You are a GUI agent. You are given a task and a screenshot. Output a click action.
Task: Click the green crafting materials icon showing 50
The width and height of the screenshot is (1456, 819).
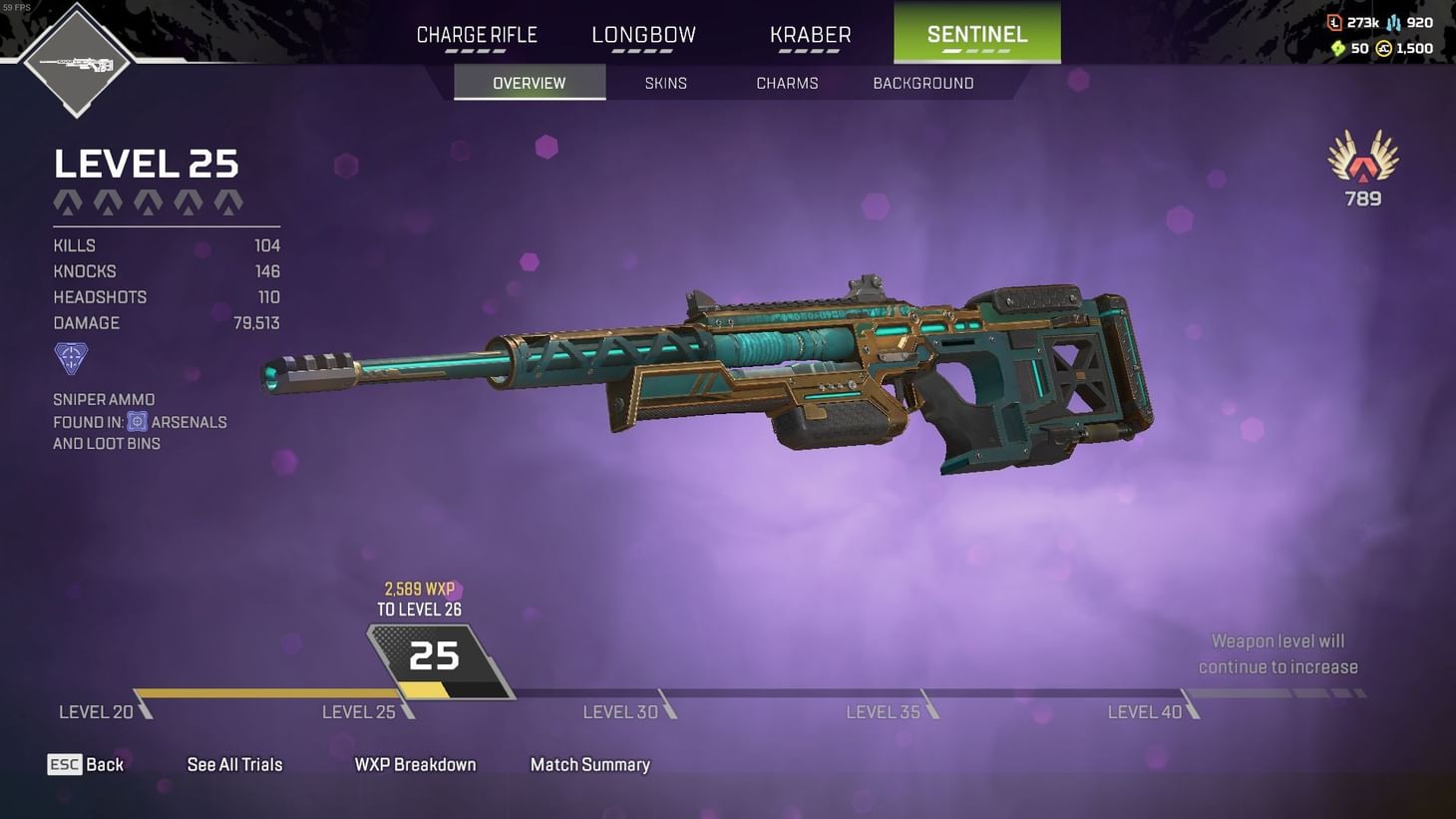point(1339,48)
